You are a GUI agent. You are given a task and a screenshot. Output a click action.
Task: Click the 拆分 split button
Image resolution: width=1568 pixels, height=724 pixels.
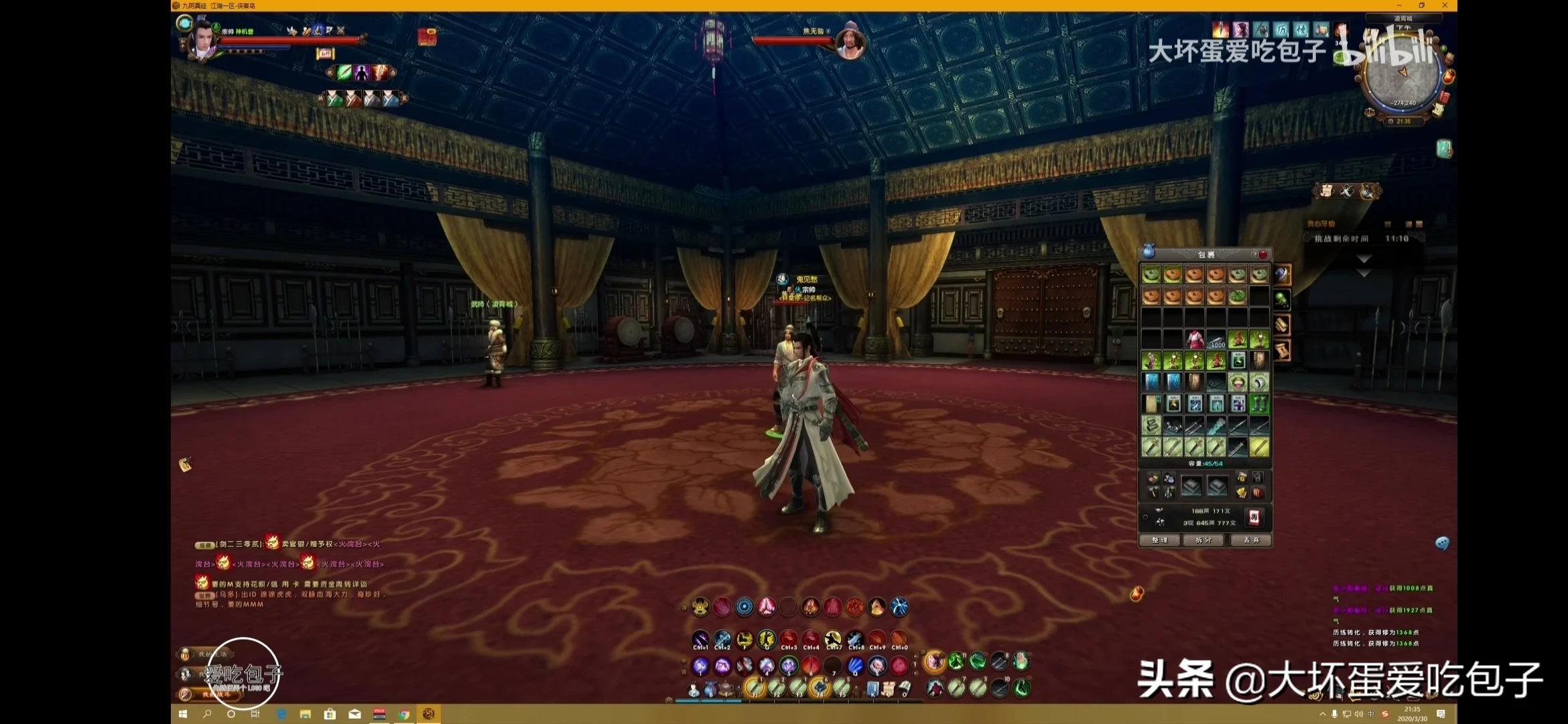click(1204, 540)
